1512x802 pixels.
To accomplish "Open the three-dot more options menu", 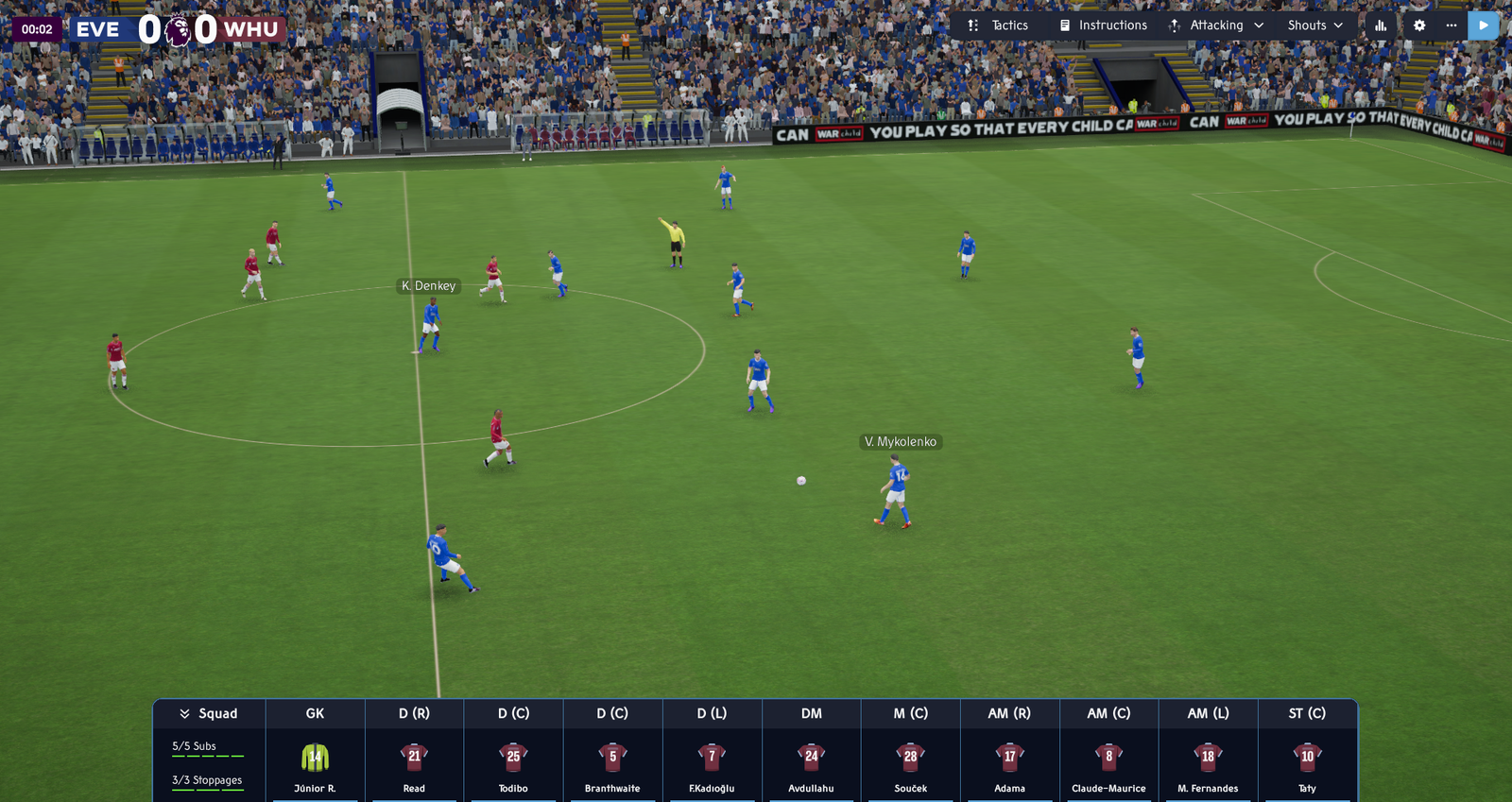I will point(1452,26).
